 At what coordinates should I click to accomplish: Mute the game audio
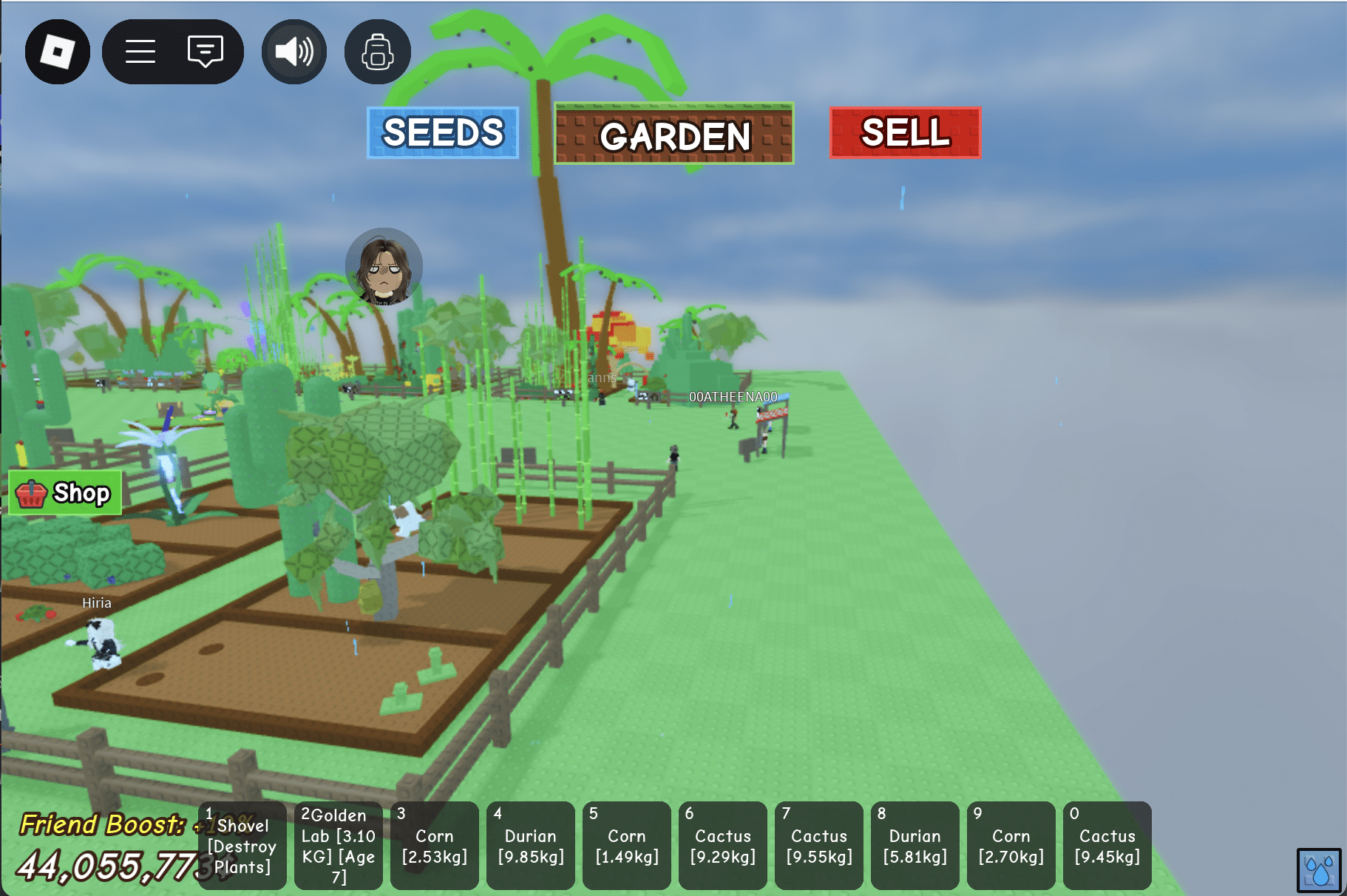tap(293, 50)
